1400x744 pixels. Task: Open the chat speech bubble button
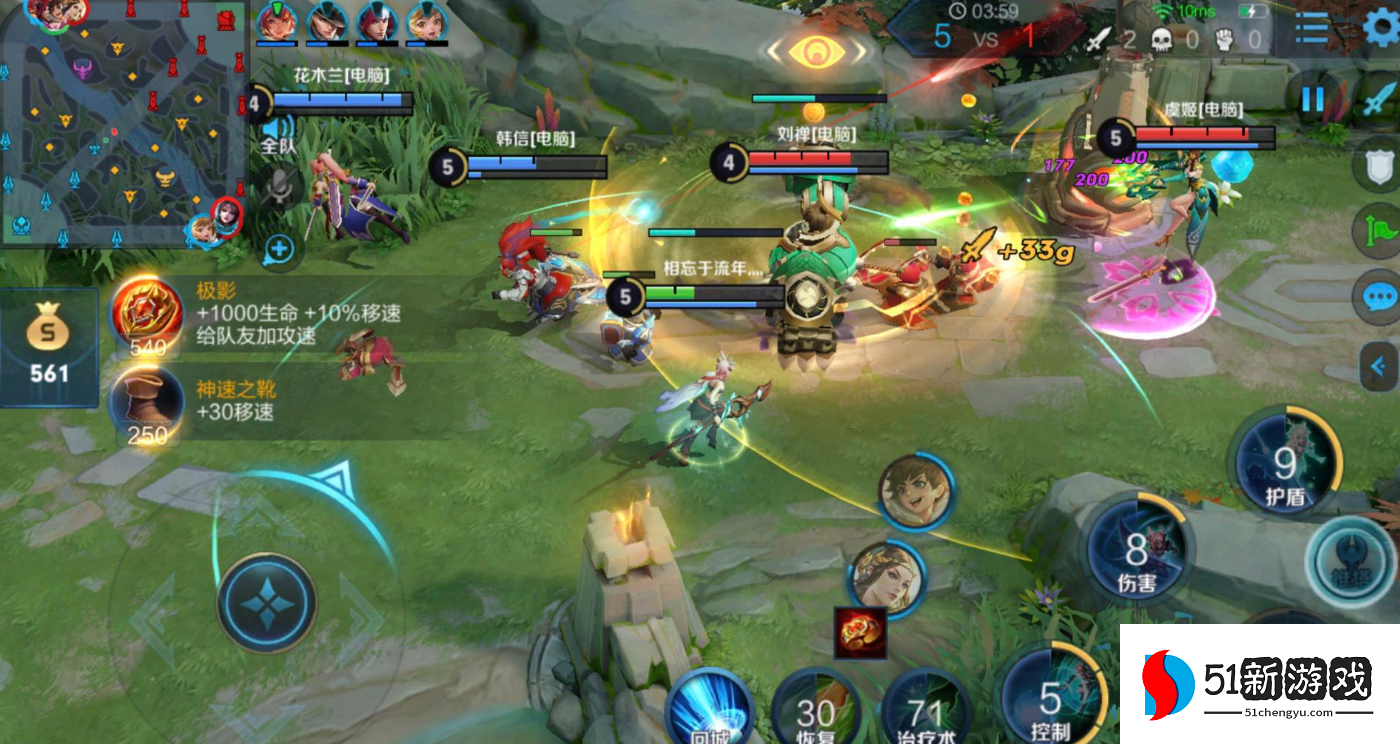point(1379,297)
